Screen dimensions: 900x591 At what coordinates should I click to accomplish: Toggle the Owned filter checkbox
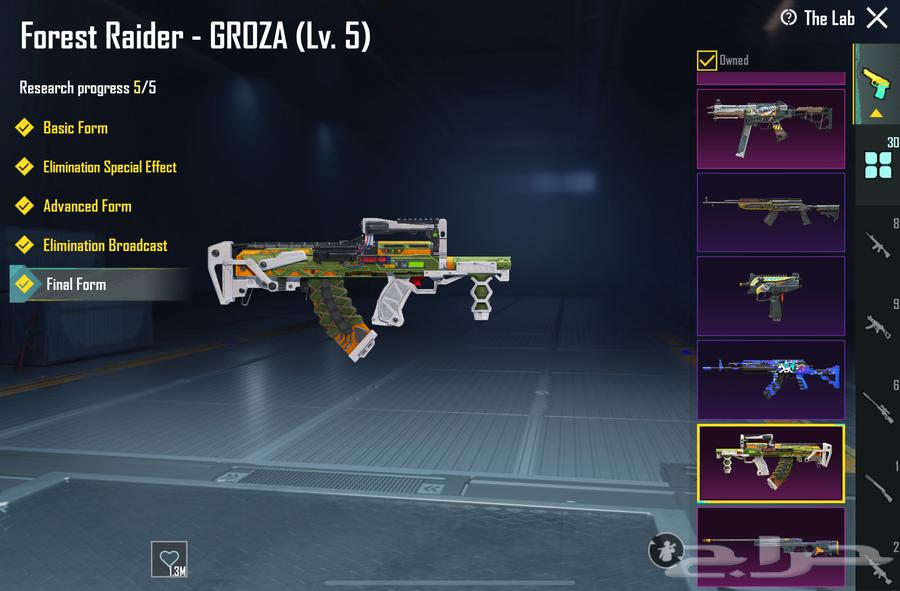(707, 60)
